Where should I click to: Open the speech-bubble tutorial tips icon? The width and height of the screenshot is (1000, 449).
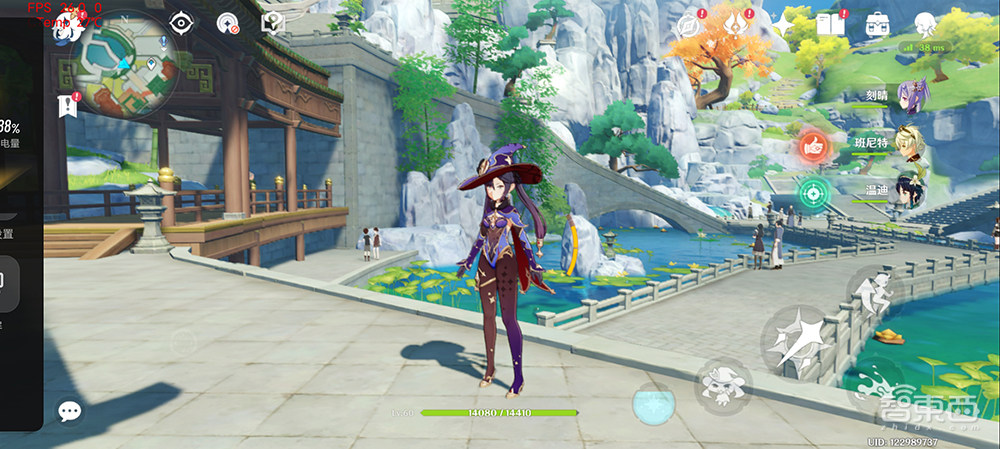272,23
